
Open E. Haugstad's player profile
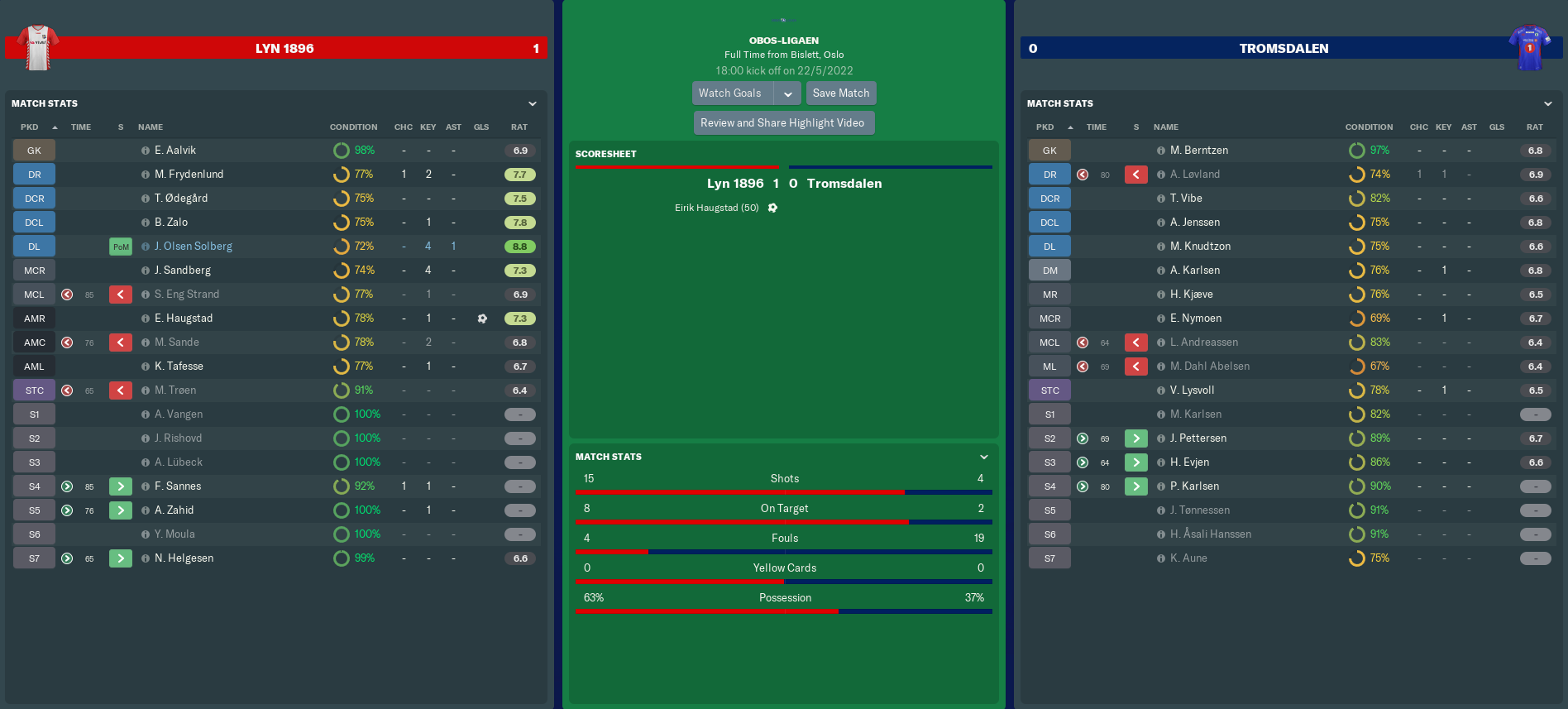[x=183, y=319]
